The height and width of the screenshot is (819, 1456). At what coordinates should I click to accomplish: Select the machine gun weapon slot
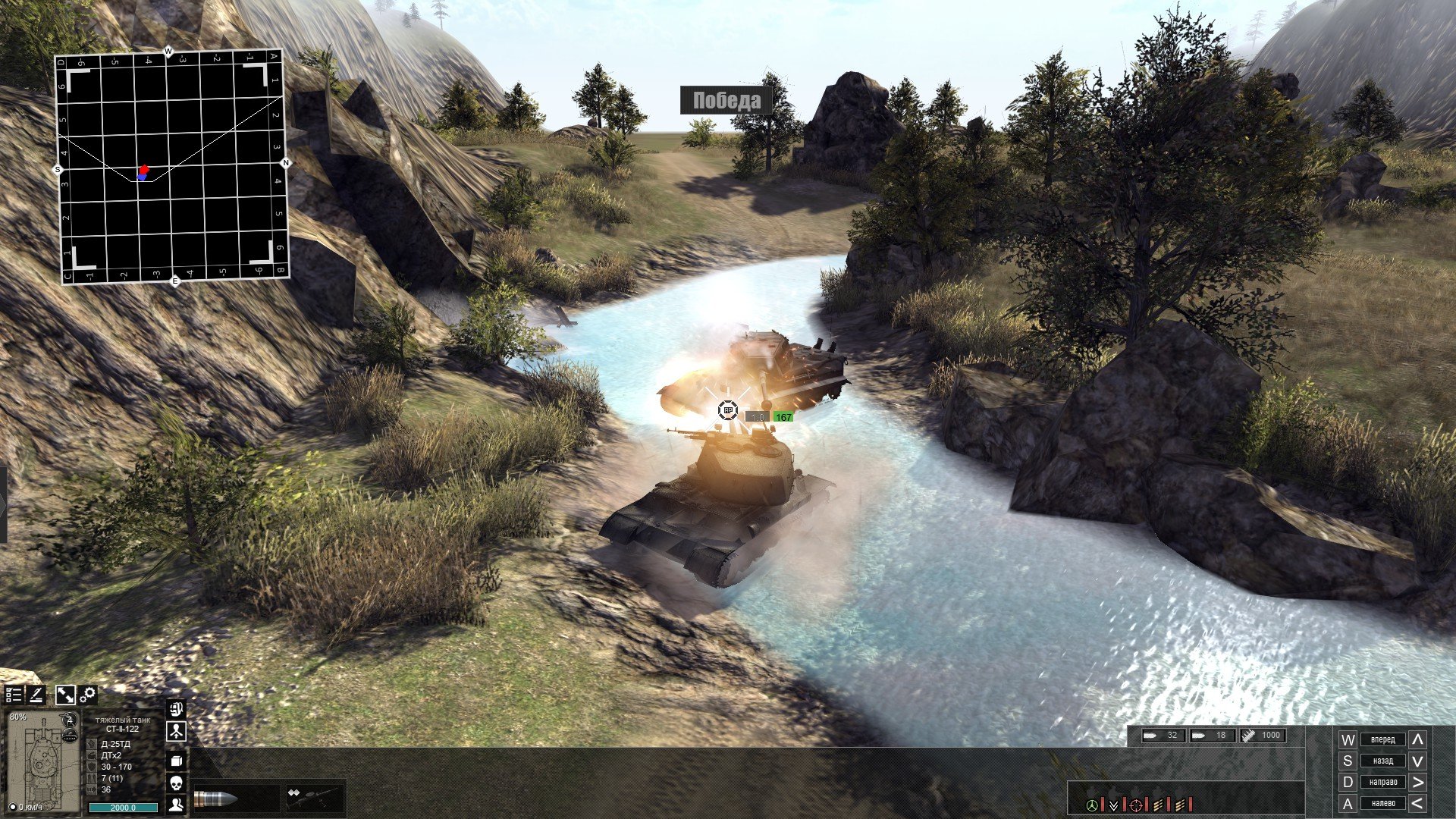click(314, 798)
